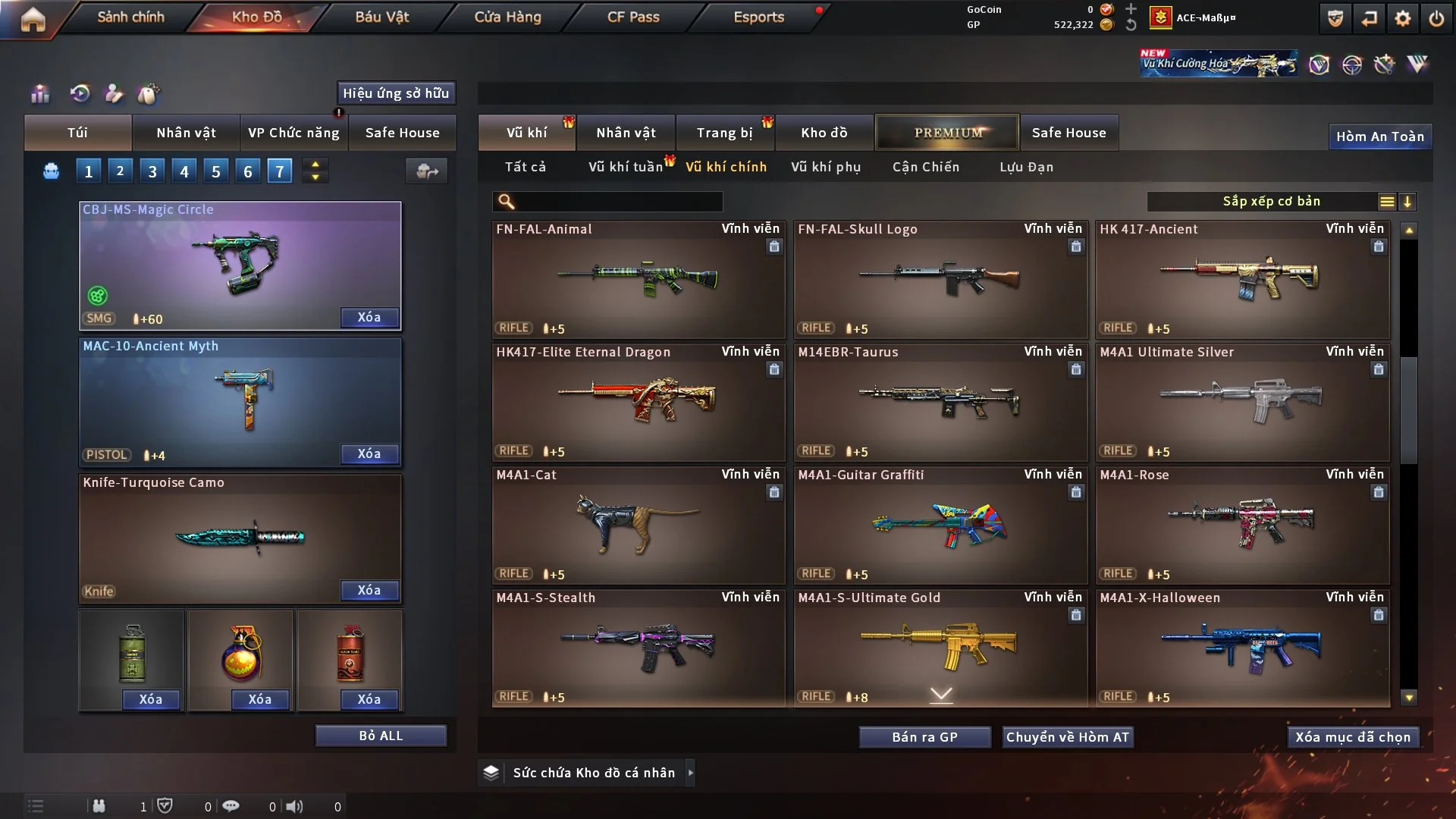Open Hiệu ứng sở hữu panel
Screen dimensions: 1456x819
(395, 93)
